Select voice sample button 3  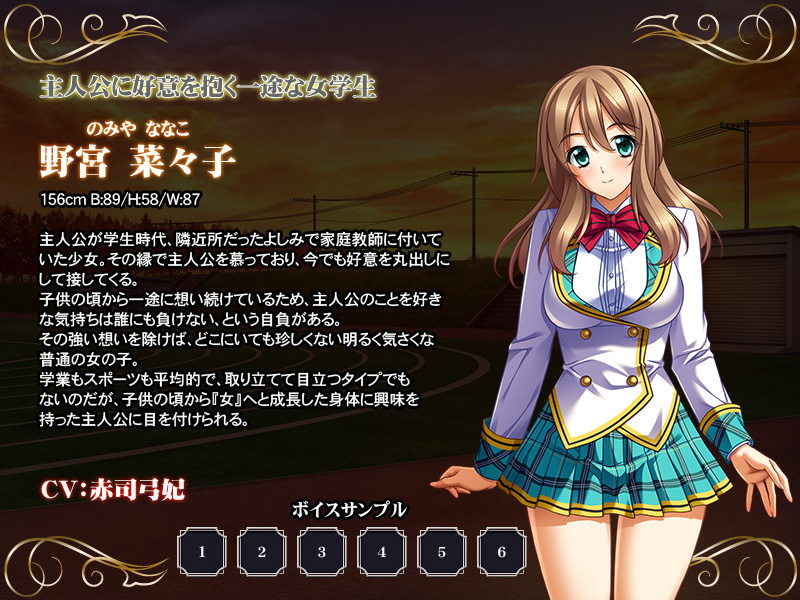322,551
